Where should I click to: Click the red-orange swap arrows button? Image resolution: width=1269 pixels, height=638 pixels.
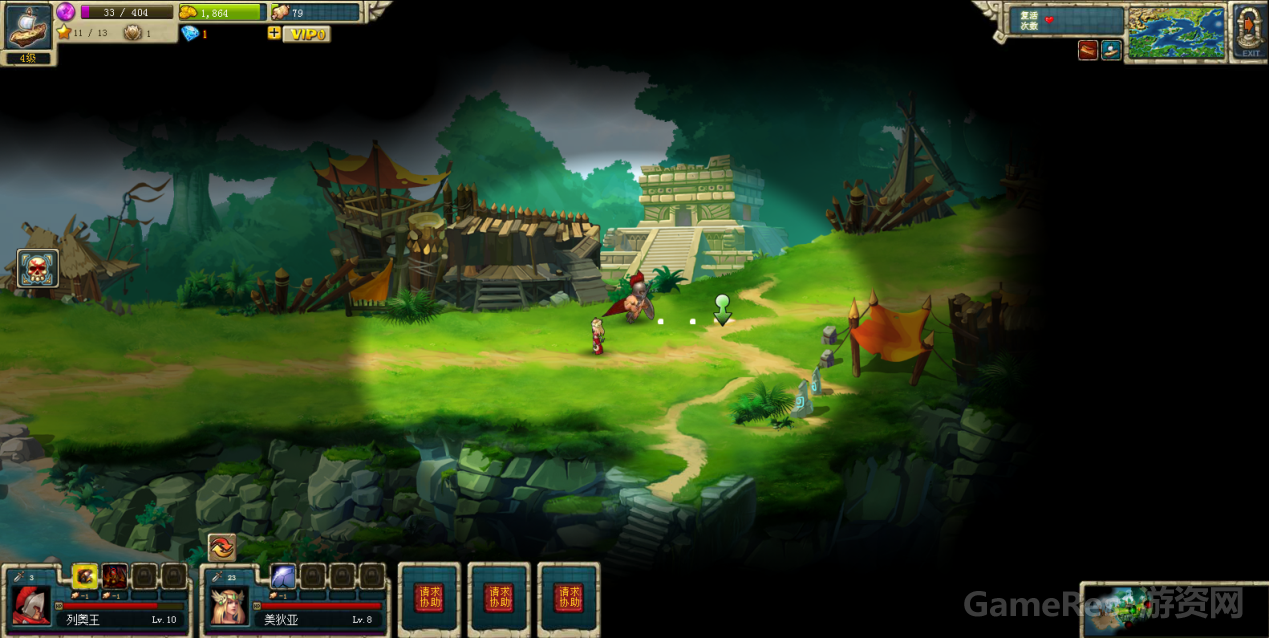[221, 547]
